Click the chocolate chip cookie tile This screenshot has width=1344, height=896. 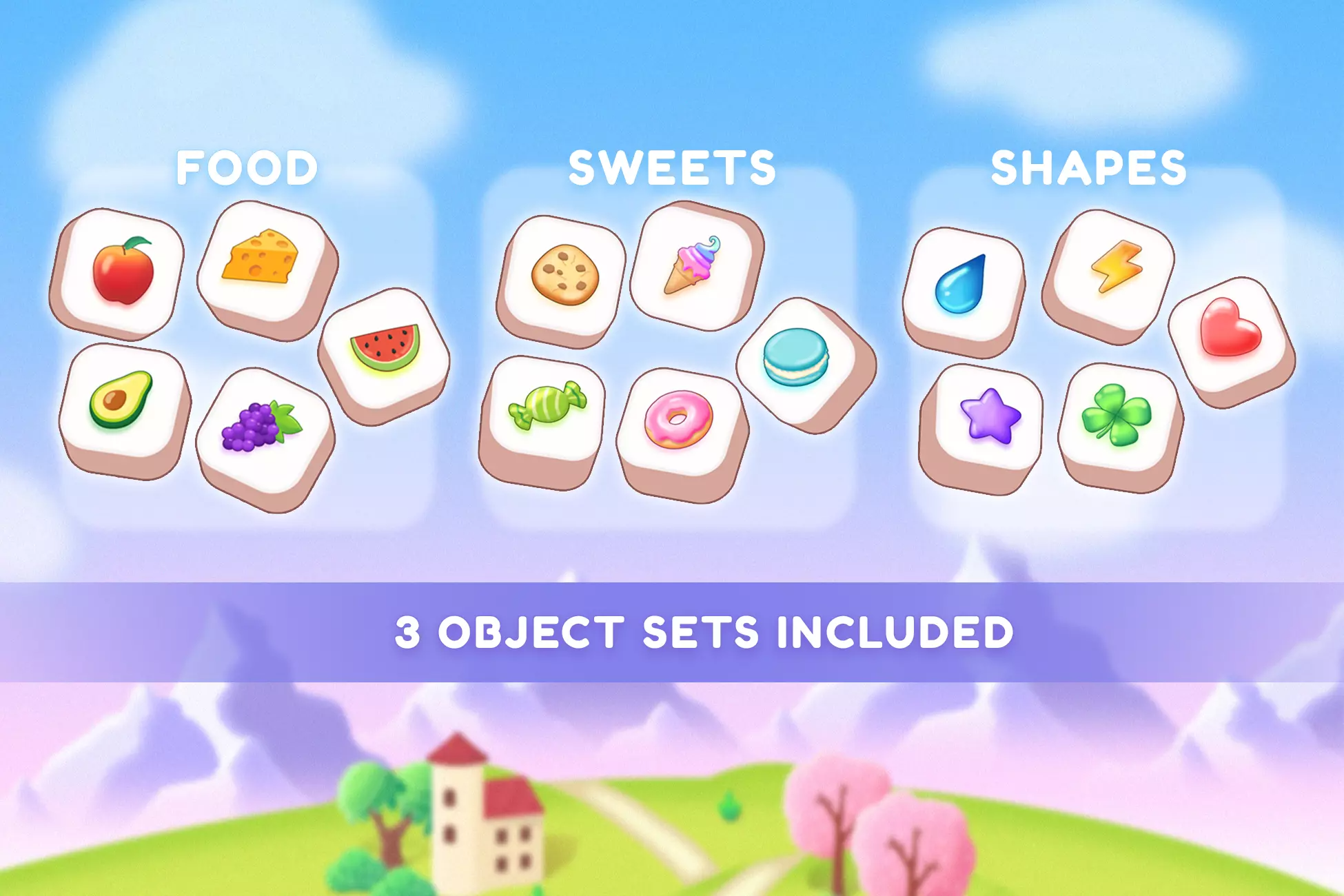point(564,275)
